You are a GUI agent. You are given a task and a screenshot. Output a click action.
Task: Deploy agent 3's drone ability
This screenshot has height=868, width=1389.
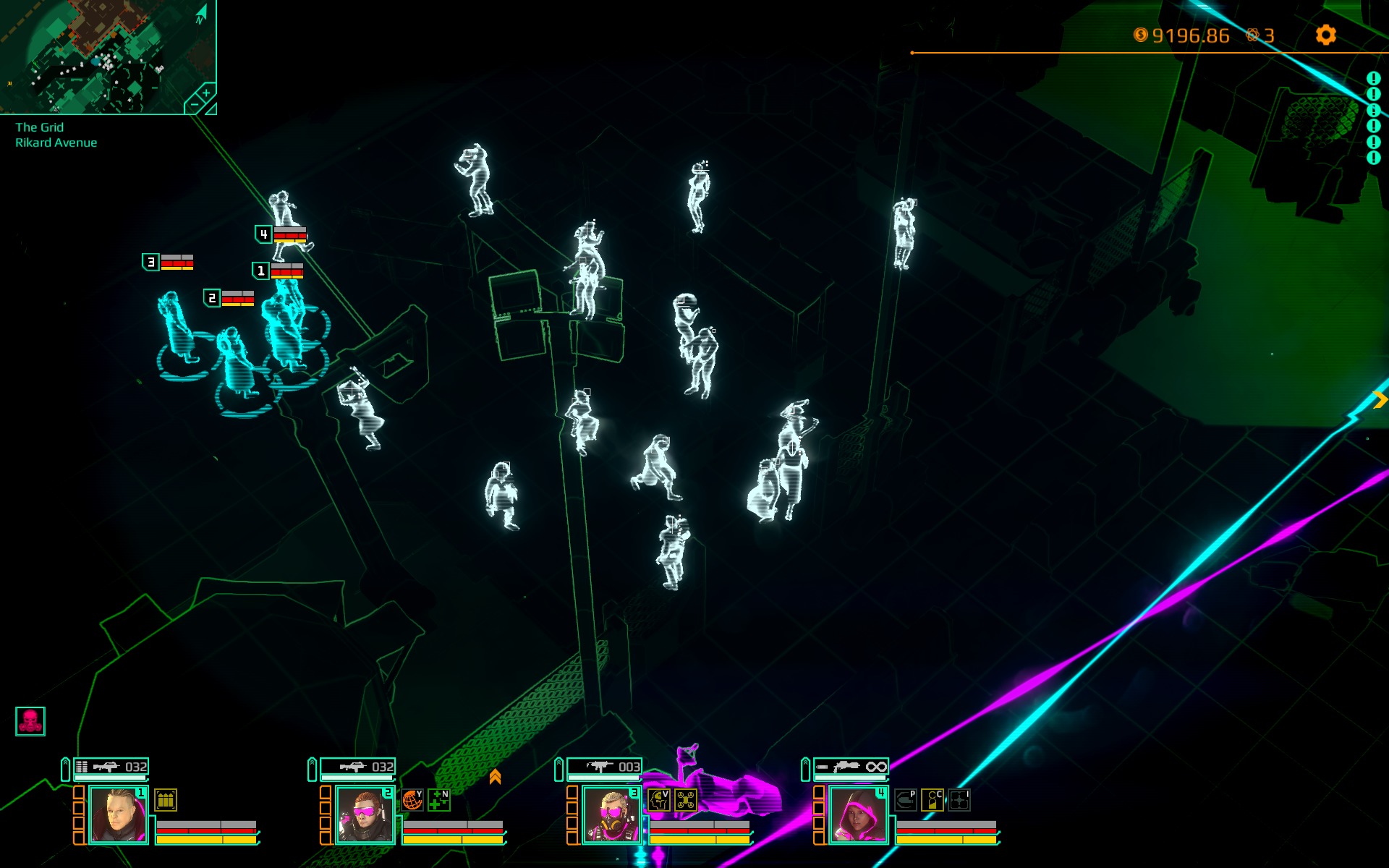(x=686, y=800)
